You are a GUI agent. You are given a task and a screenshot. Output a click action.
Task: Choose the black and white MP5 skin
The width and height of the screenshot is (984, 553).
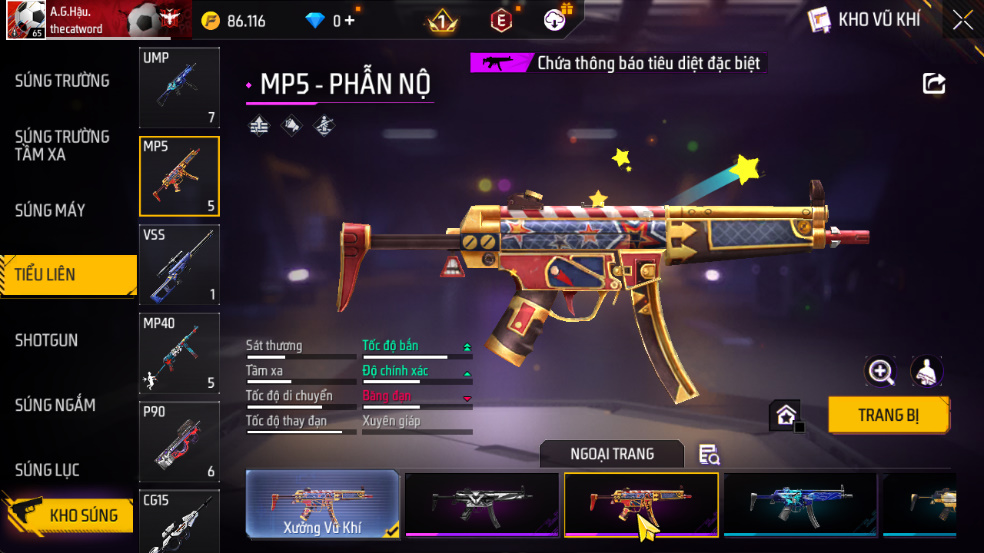482,505
